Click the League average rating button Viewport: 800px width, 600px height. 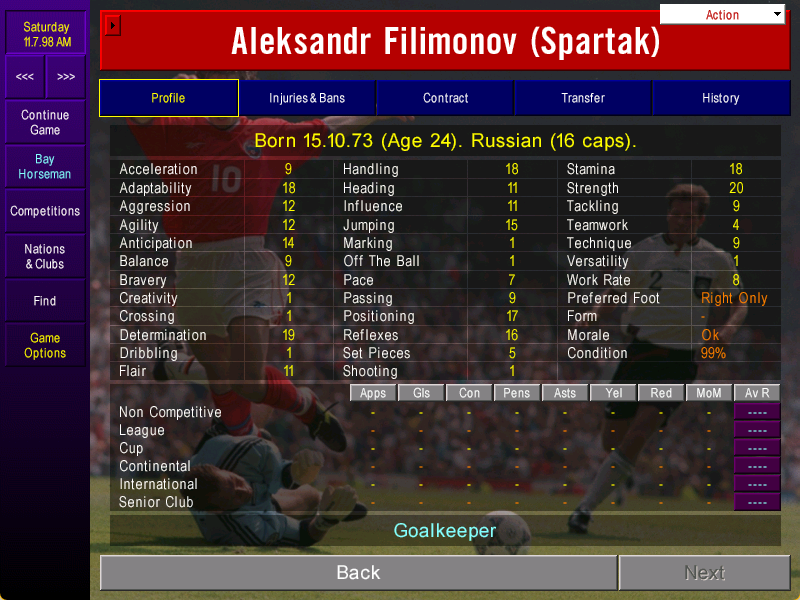[757, 430]
